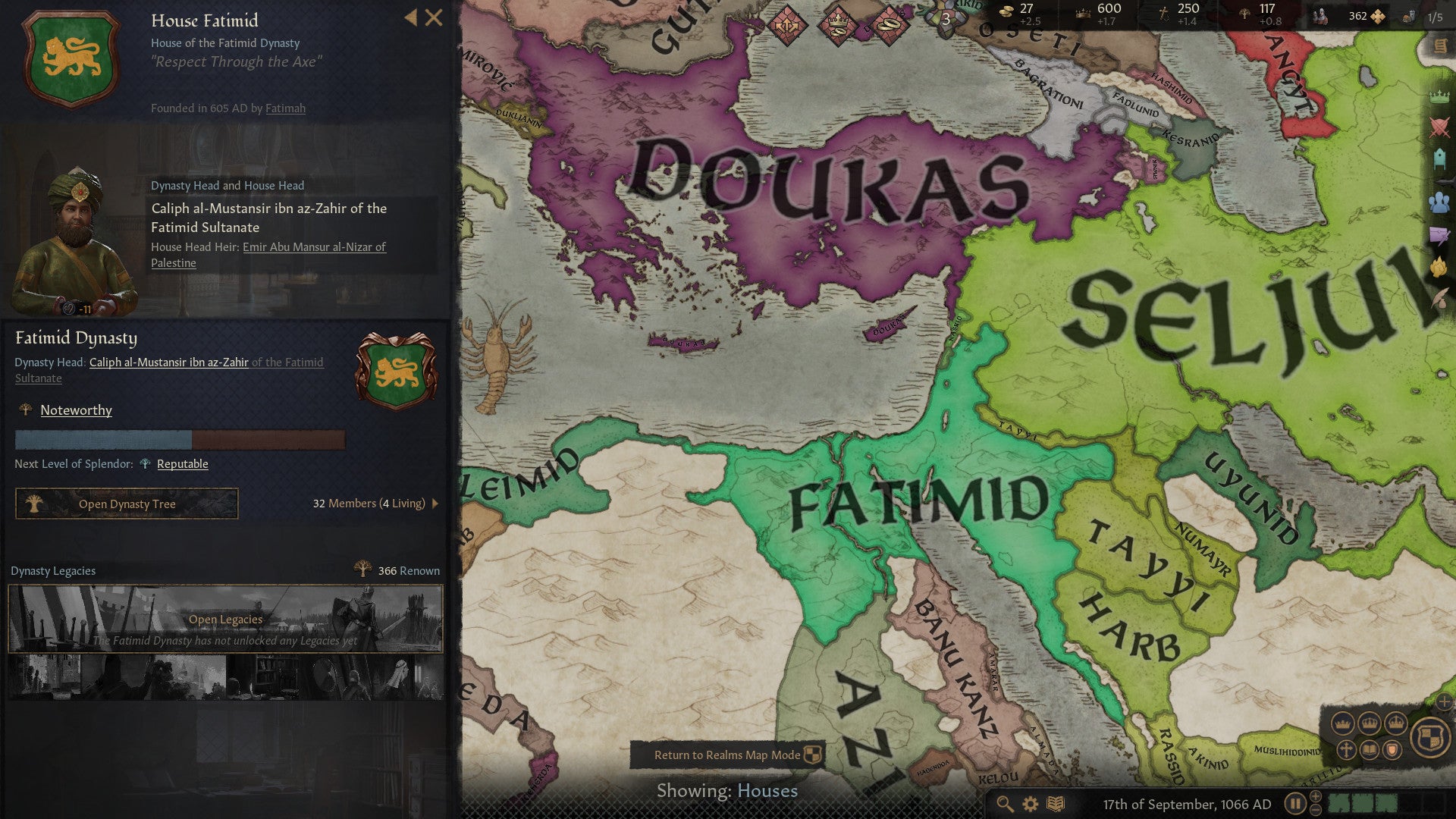The height and width of the screenshot is (819, 1456).
Task: Select the crossed swords military icon on sidebar
Action: coord(1439,126)
